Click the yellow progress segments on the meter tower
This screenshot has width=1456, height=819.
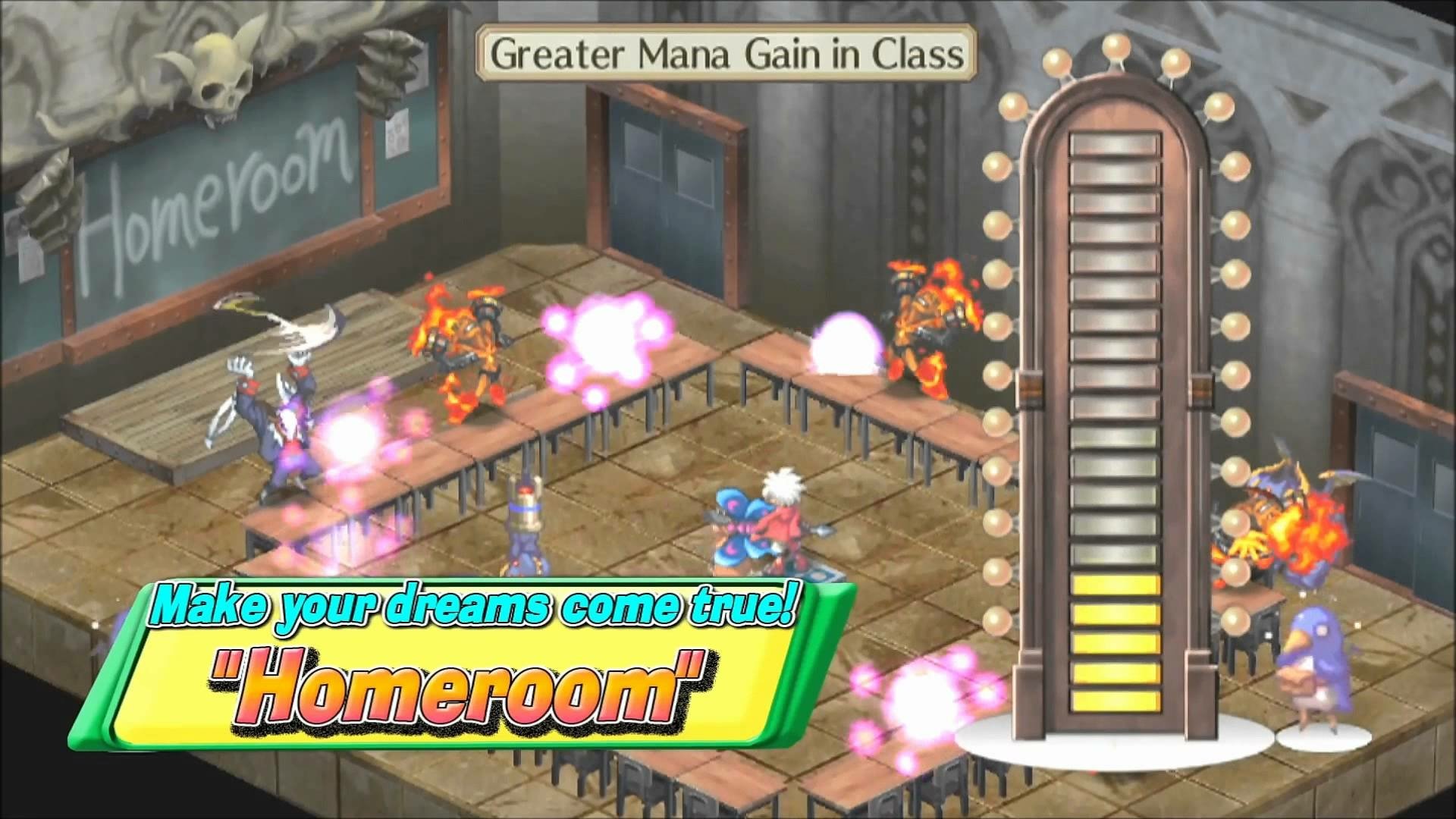coord(1115,645)
